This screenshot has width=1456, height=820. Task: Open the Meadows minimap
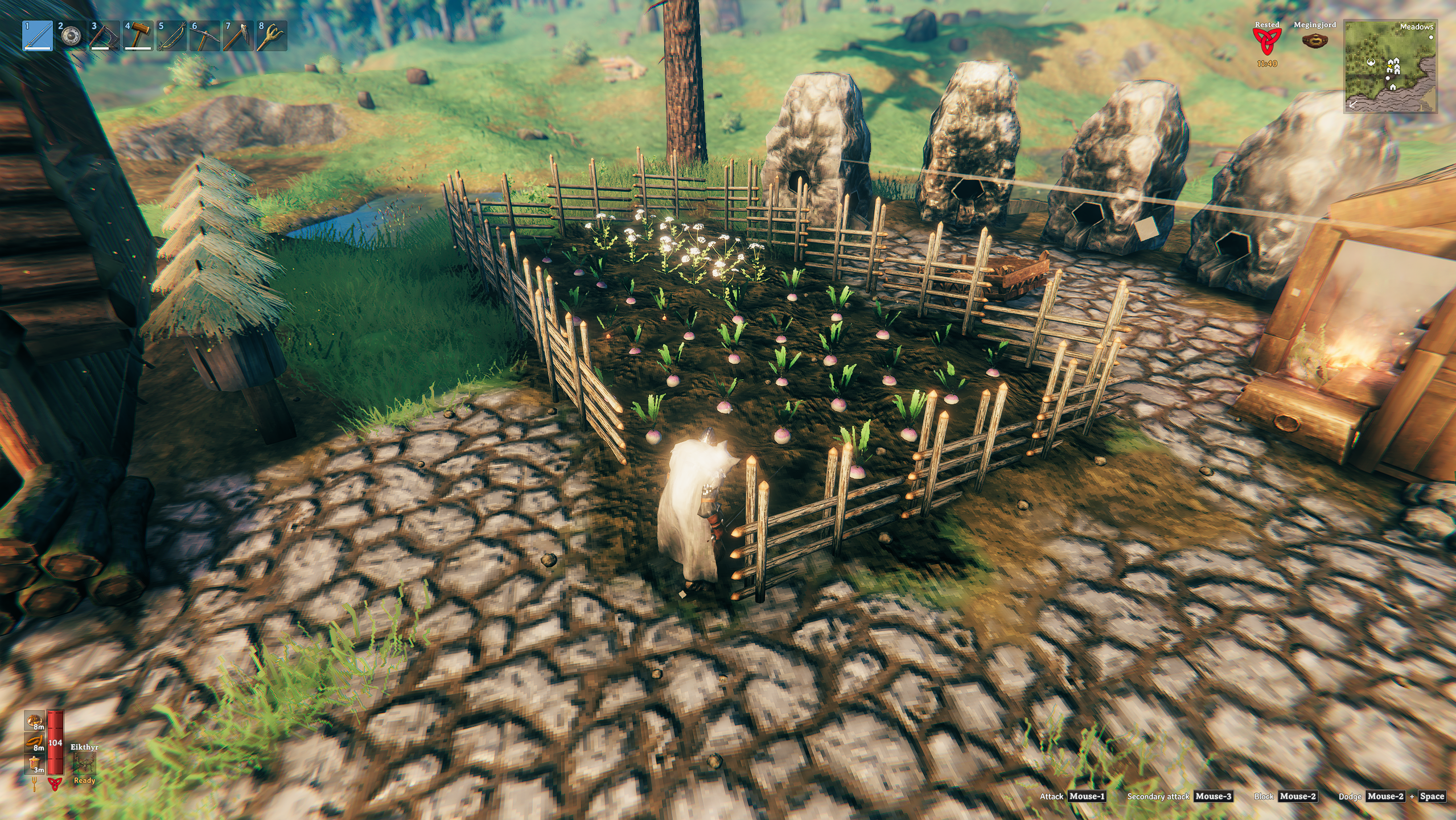point(1390,67)
